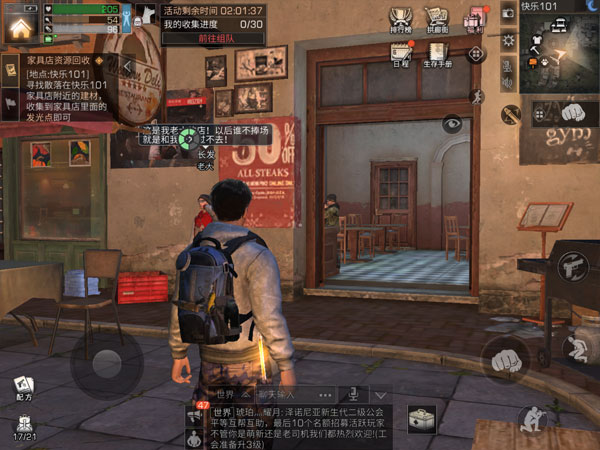The image size is (600, 450).
Task: Collapse the quest panel with the arrow
Action: tap(128, 66)
